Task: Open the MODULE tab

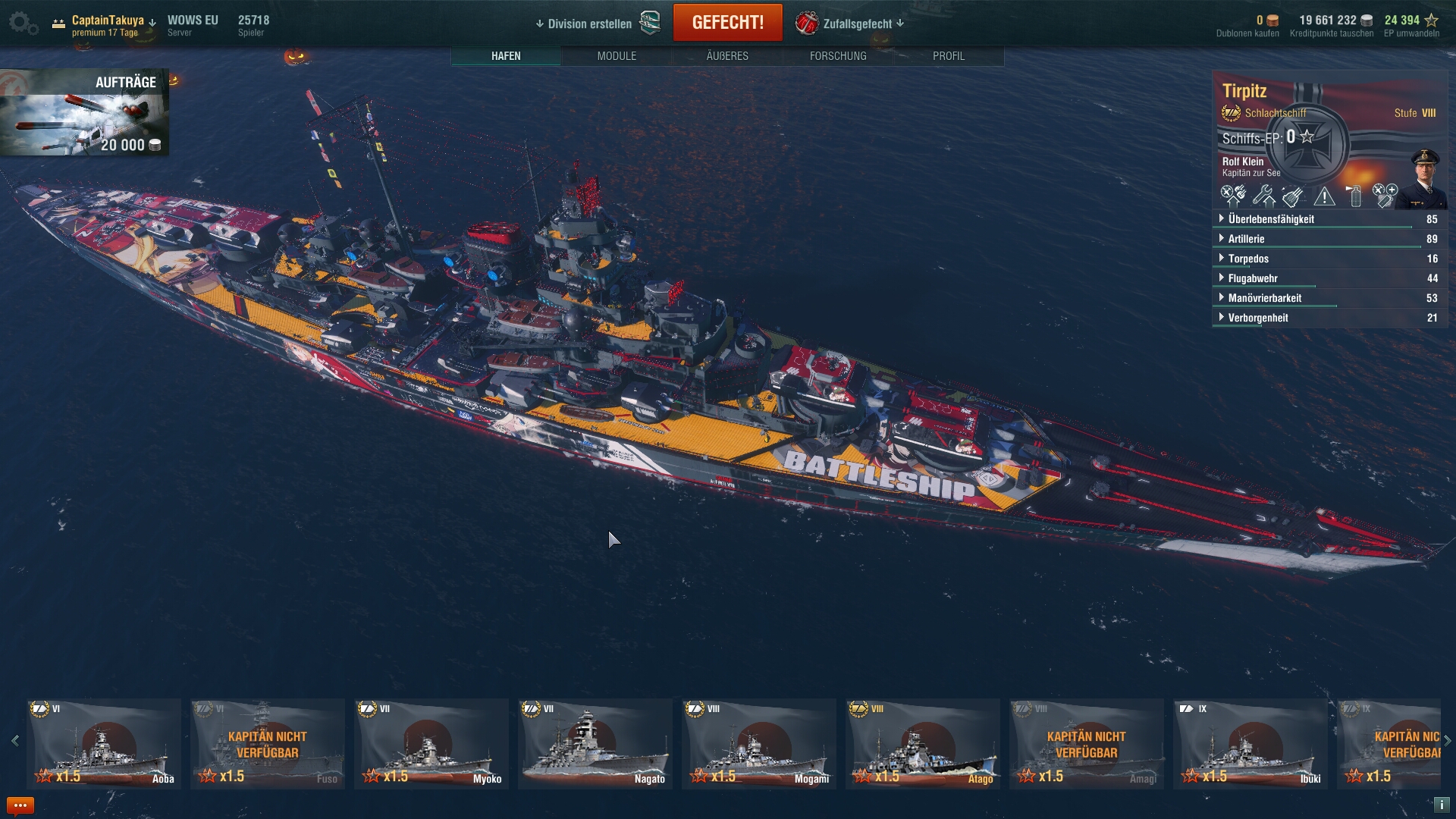Action: [x=617, y=56]
